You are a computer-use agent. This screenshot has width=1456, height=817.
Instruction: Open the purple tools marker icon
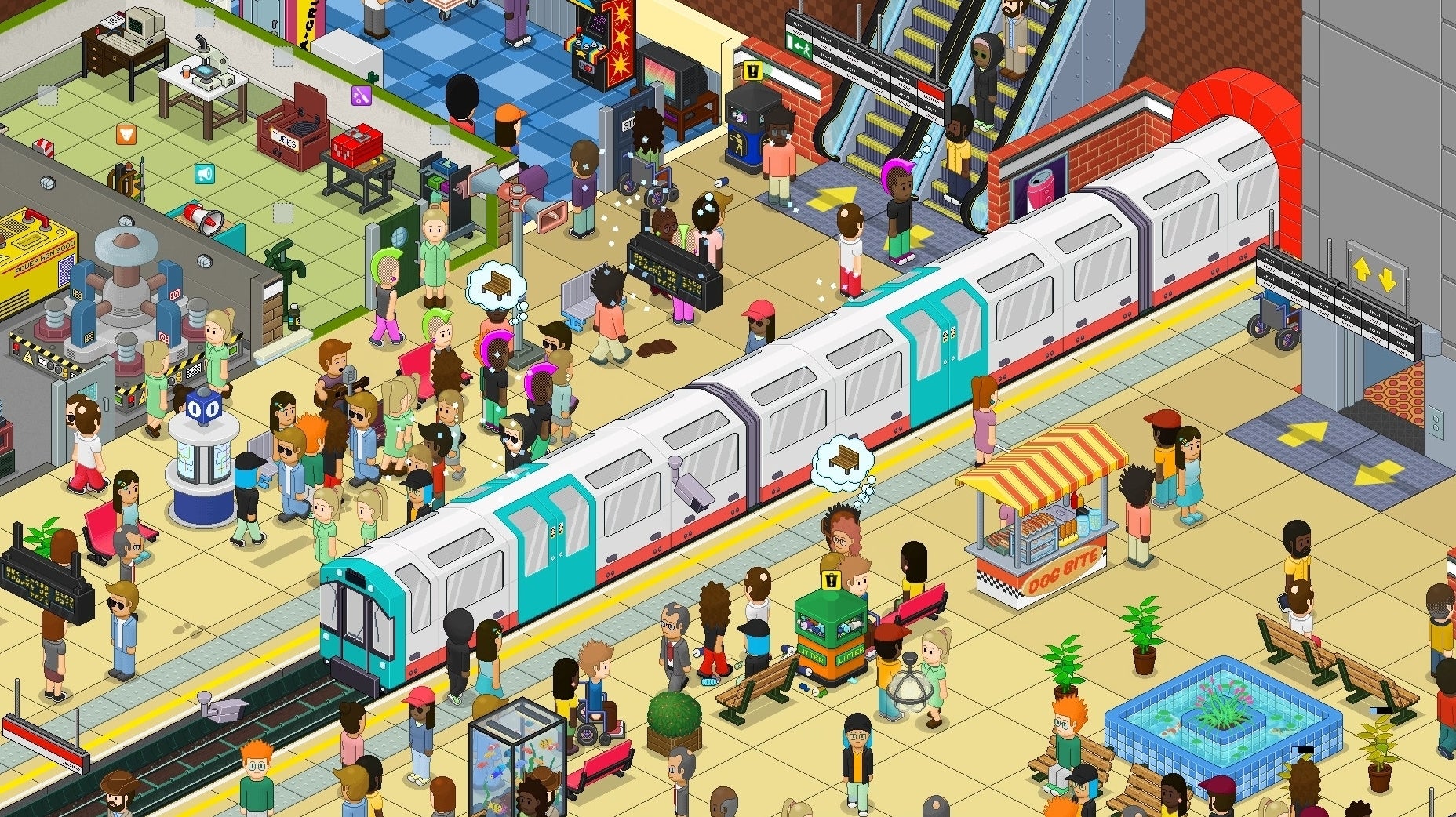(x=360, y=96)
